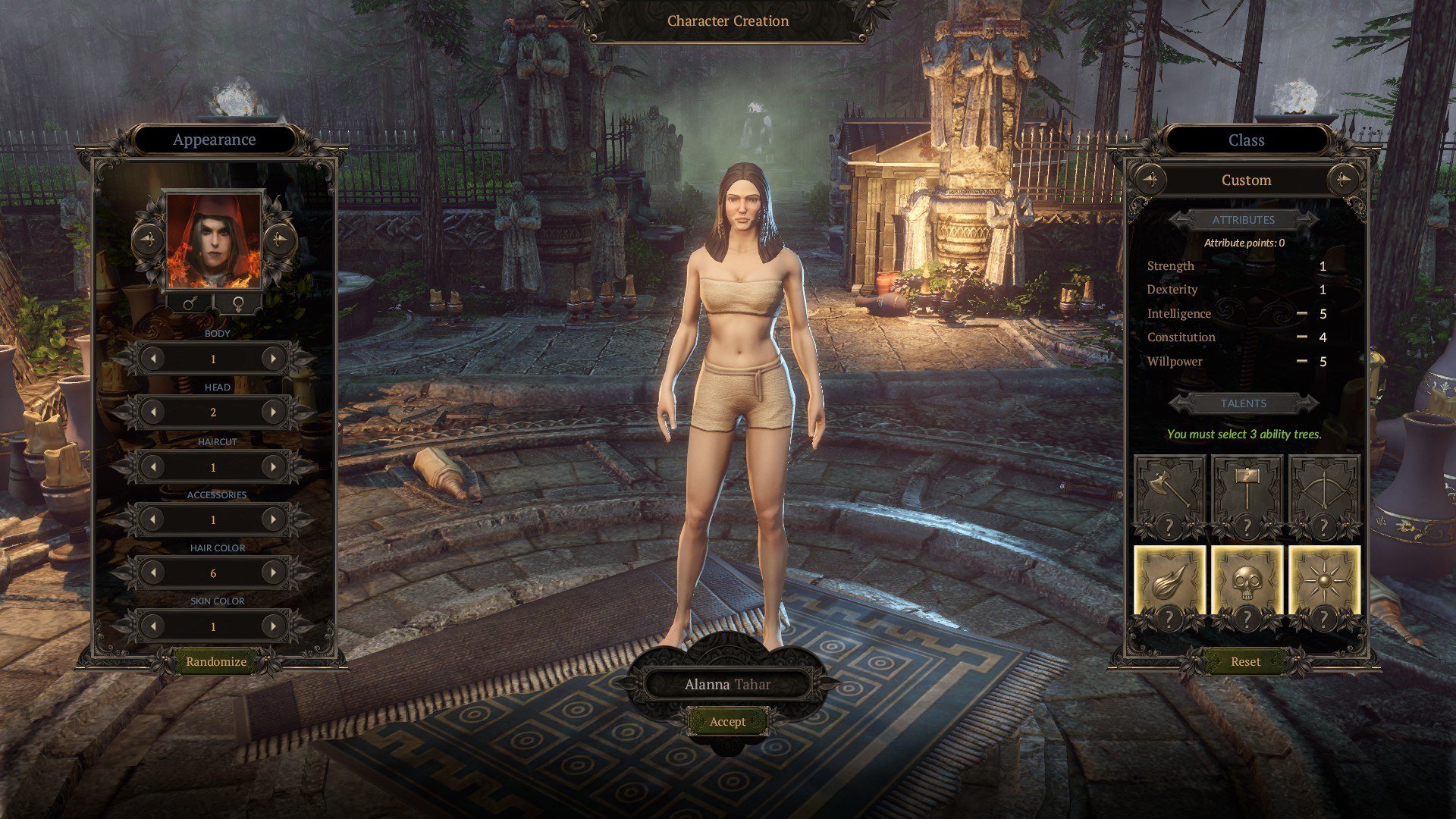This screenshot has width=1456, height=819.
Task: Lower the Willpower attribute by one
Action: click(1301, 361)
